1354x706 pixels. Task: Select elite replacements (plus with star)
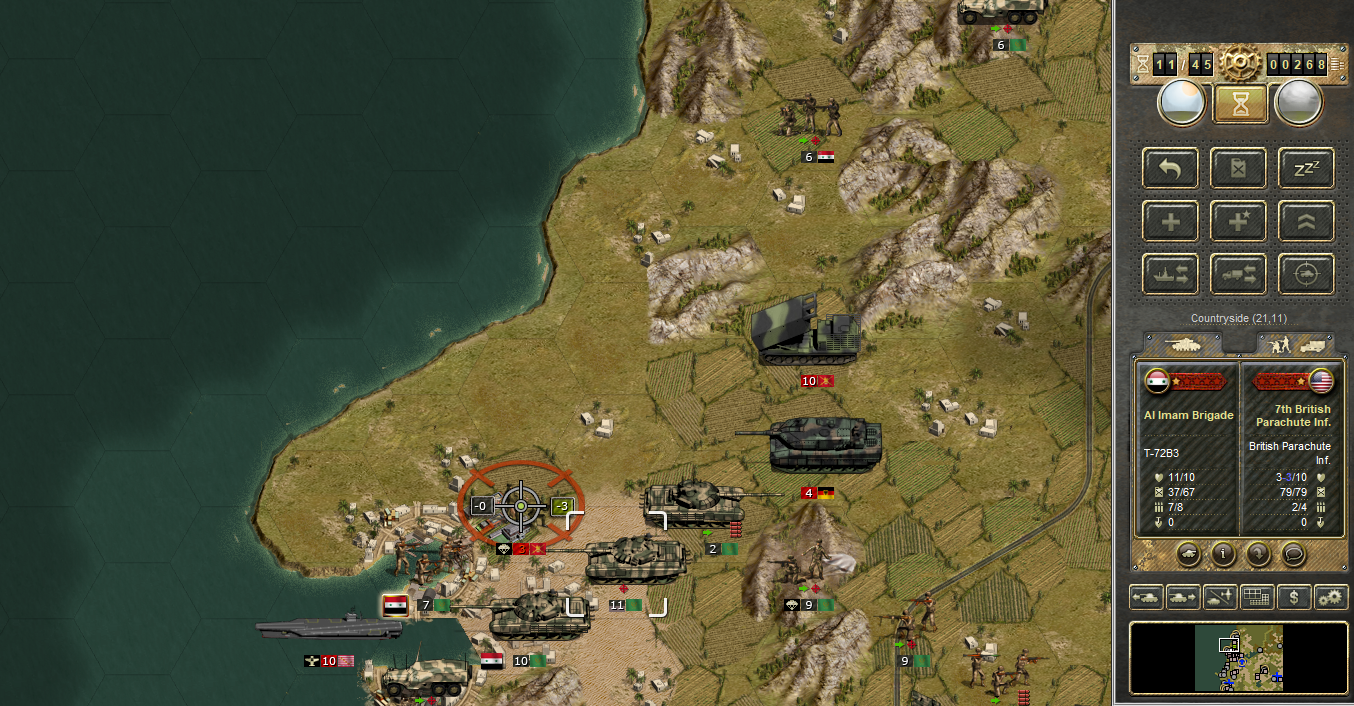(1238, 221)
